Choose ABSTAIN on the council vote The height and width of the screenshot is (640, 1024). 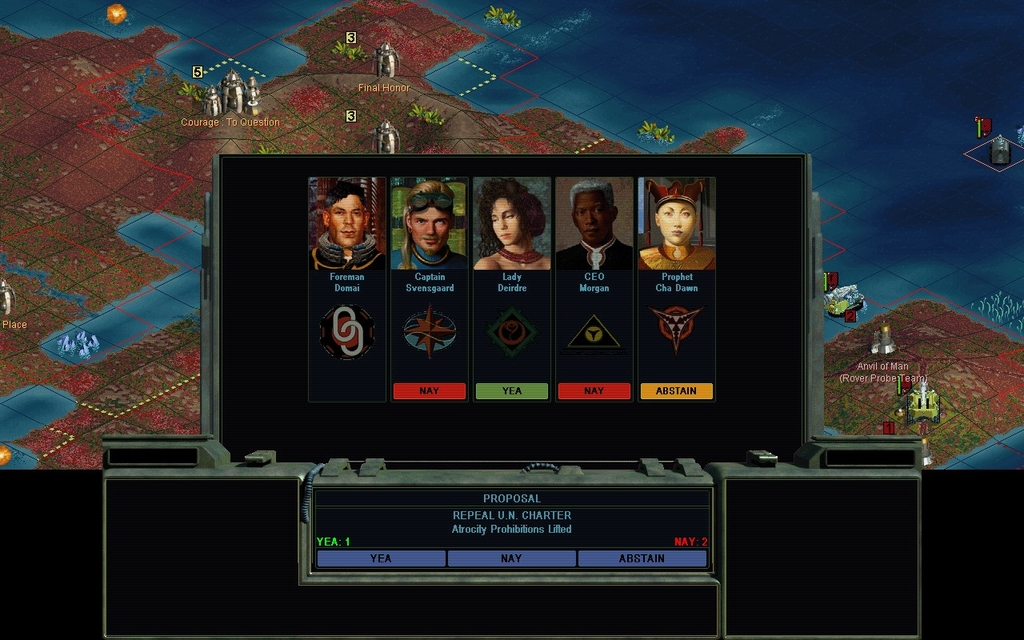(x=642, y=558)
